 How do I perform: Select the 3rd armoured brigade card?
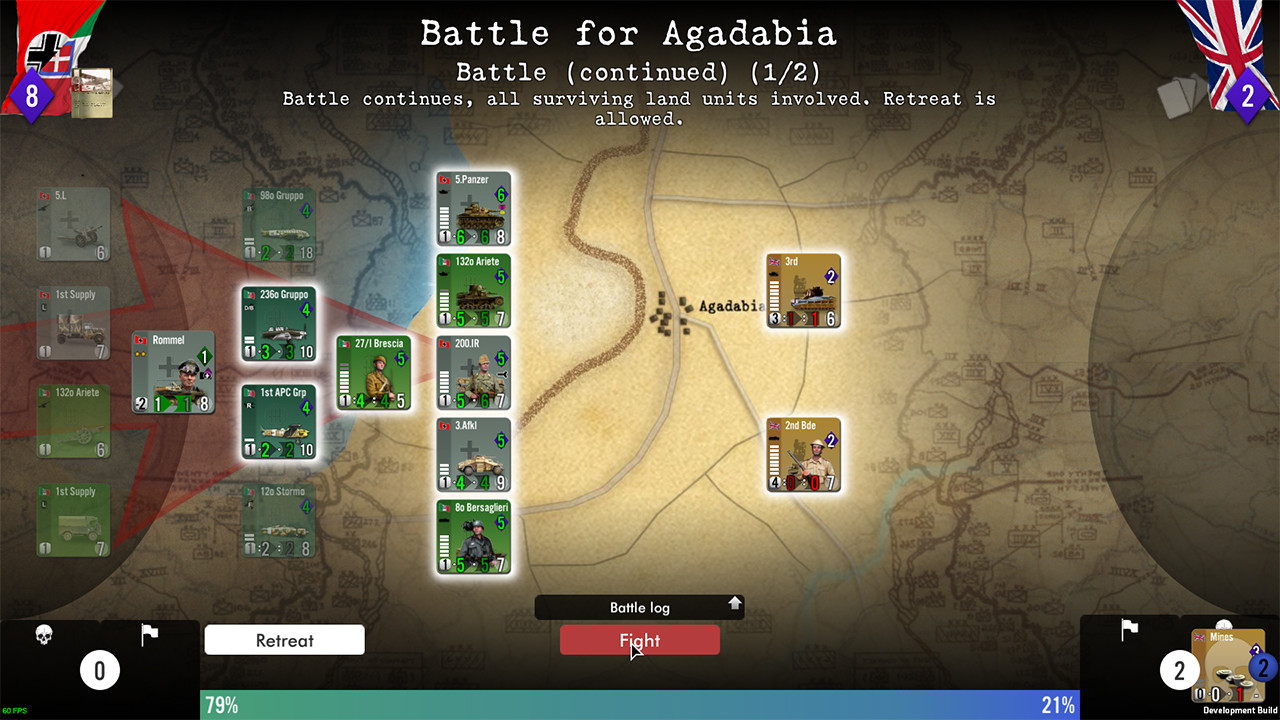pos(803,291)
